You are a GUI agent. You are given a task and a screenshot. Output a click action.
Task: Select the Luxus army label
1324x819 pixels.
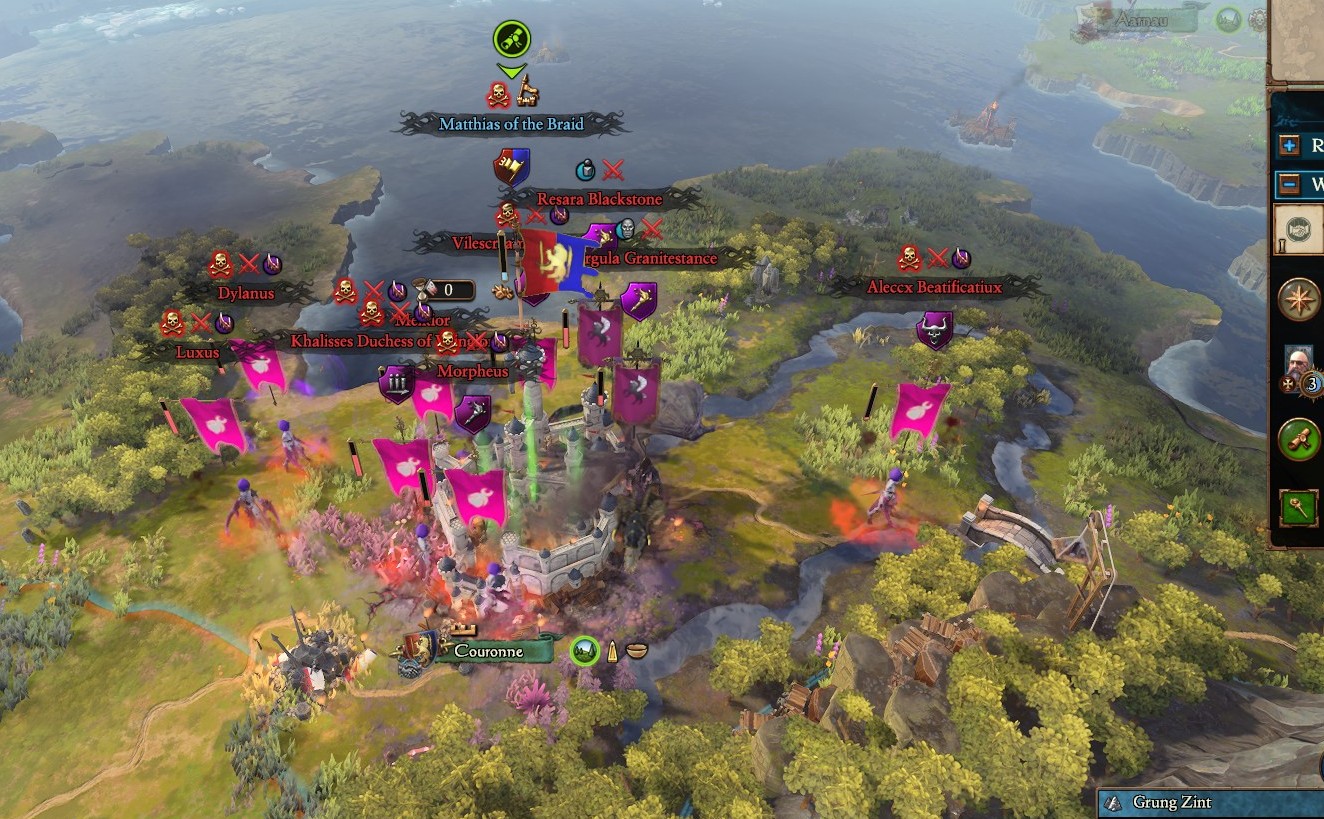pyautogui.click(x=197, y=352)
